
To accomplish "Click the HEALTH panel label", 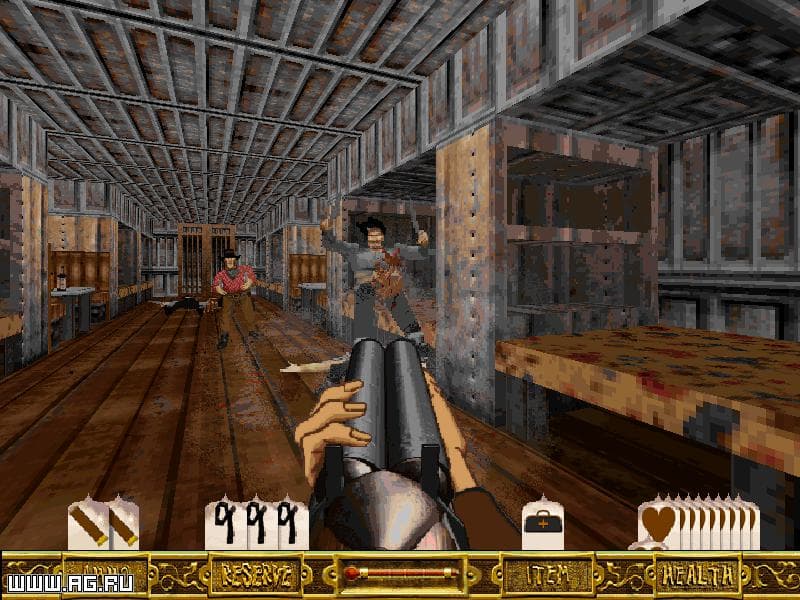I will click(698, 575).
